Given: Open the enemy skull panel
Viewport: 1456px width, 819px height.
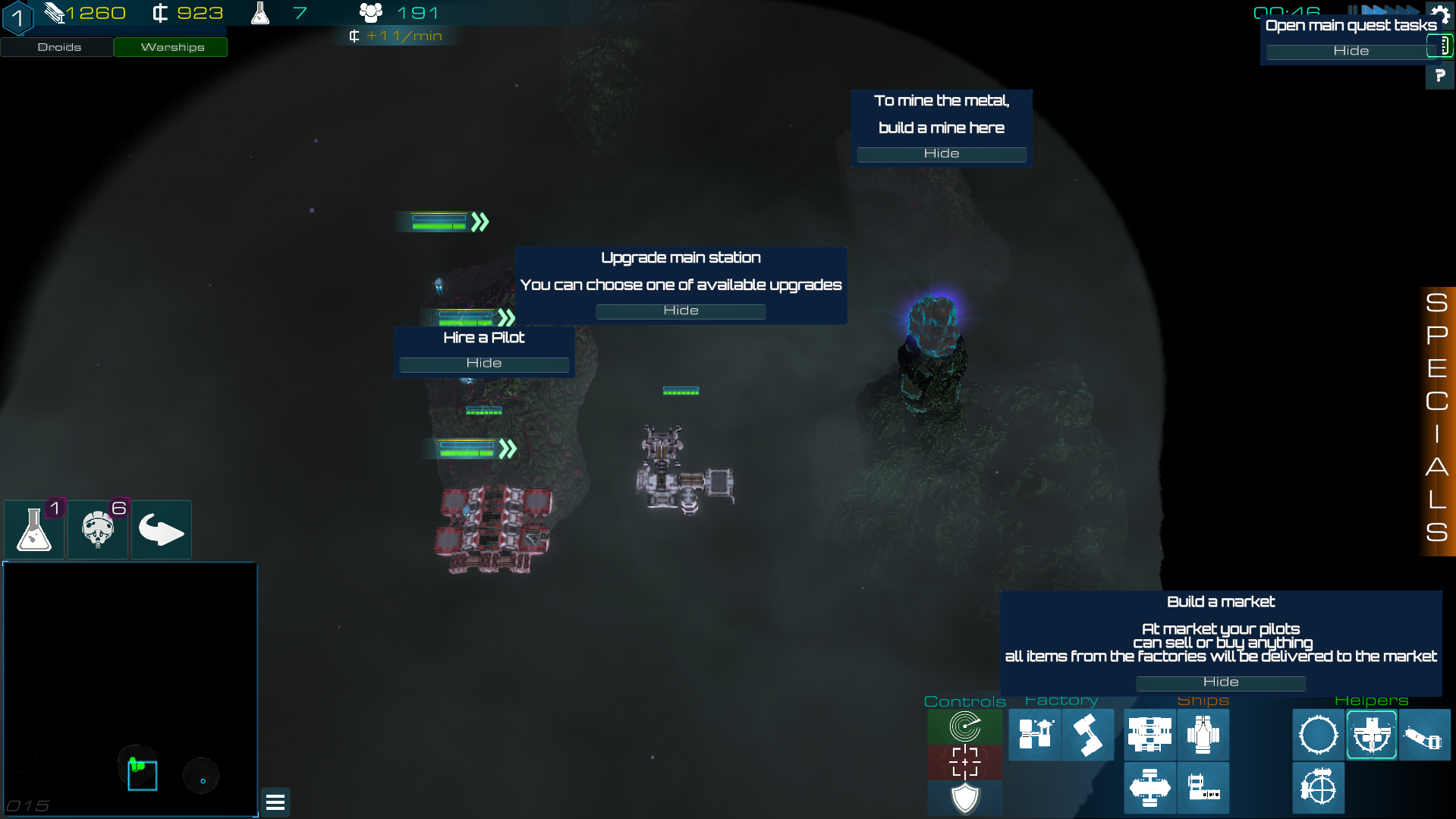Looking at the screenshot, I should tap(98, 529).
